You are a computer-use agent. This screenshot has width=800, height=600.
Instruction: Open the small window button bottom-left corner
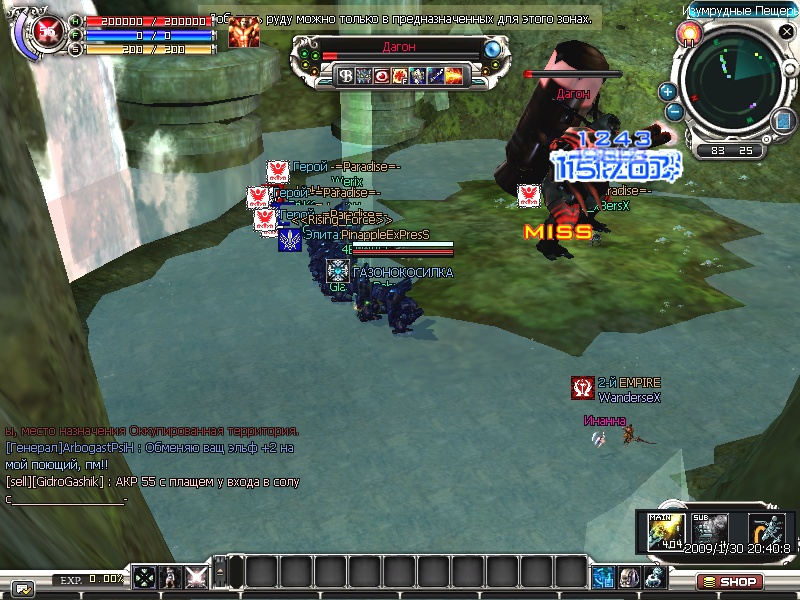pos(22,587)
